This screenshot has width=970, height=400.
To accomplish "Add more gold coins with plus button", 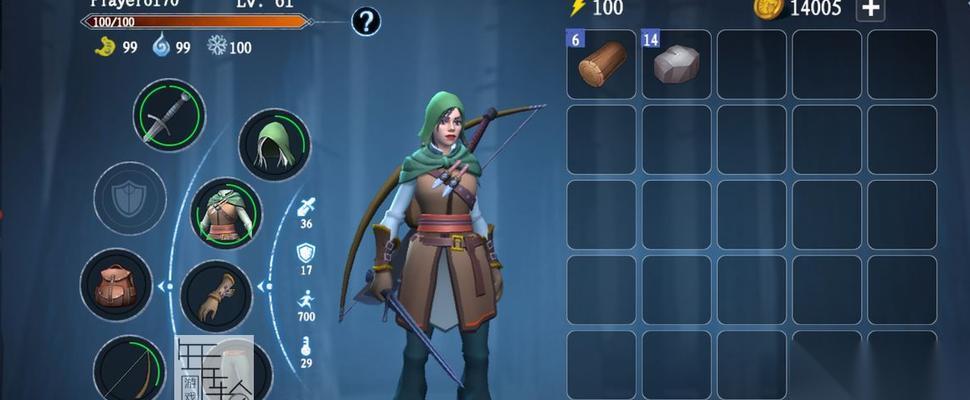I will (x=871, y=9).
